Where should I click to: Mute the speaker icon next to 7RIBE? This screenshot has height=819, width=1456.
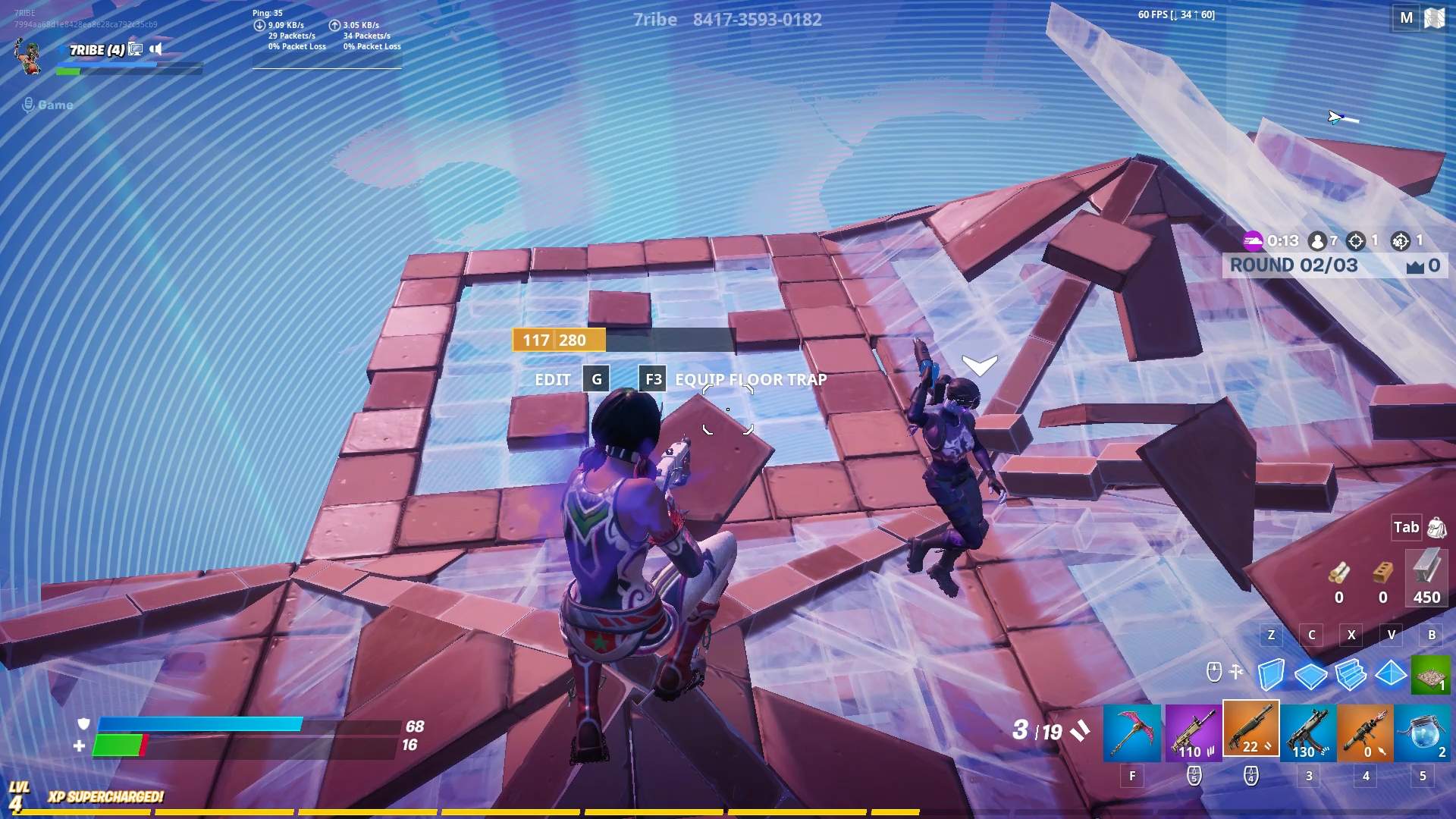155,49
